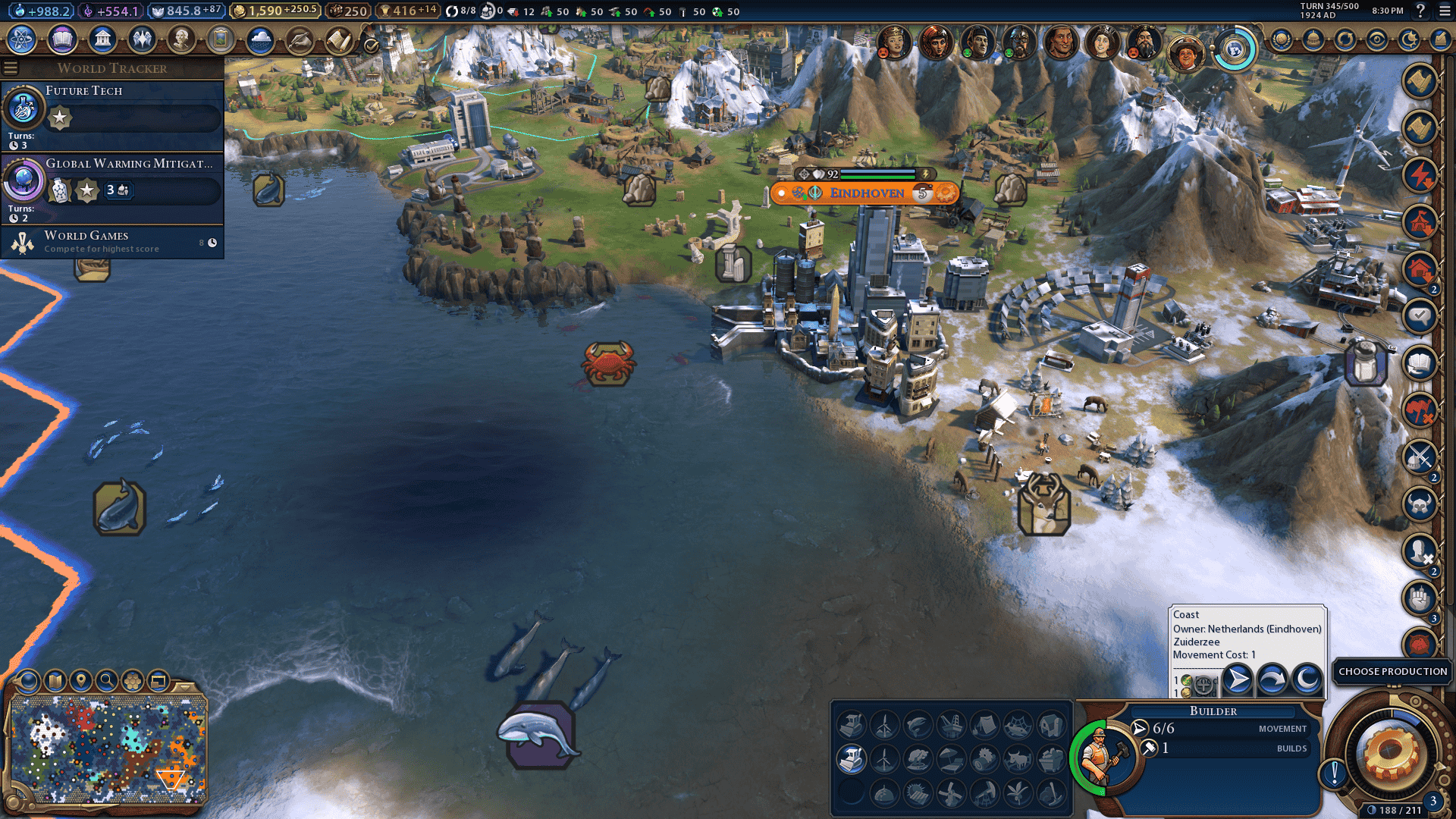Select the Future Tech research entry
This screenshot has width=1456, height=819.
[114, 114]
